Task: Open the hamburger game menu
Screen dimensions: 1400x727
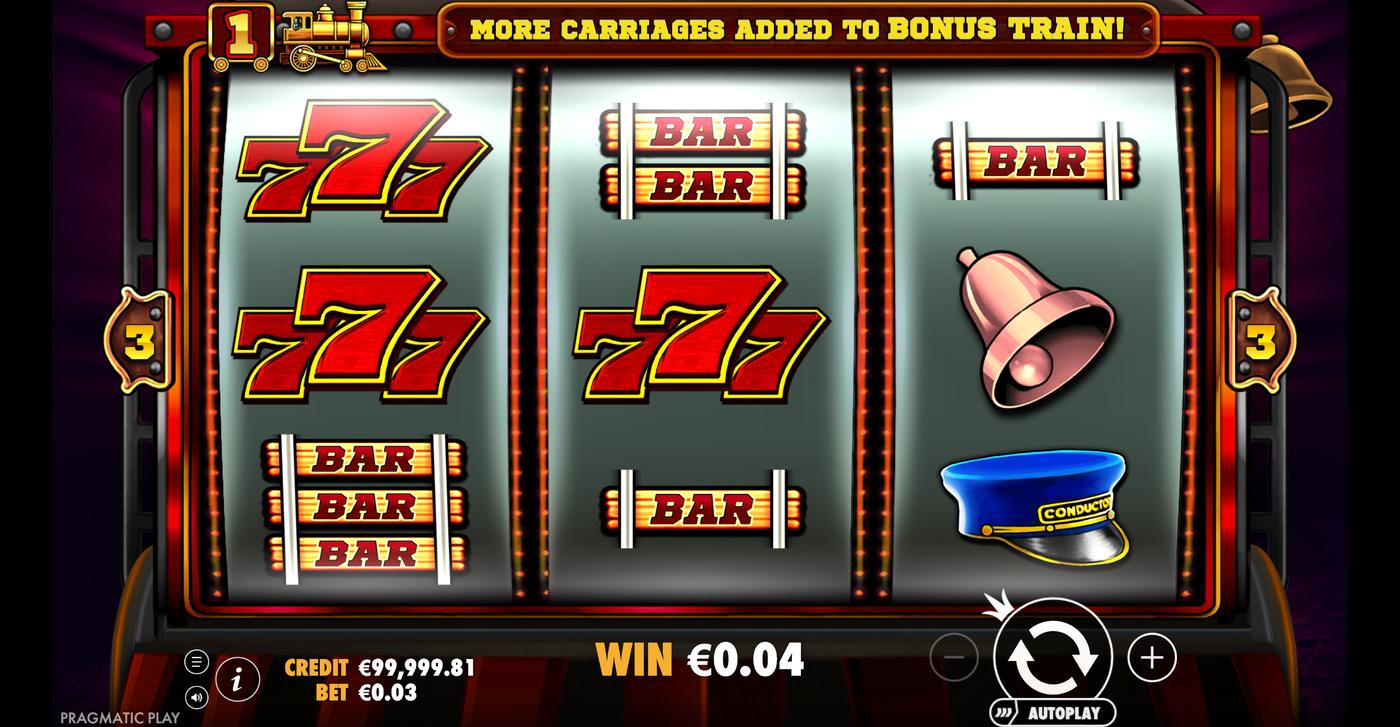Action: 196,660
